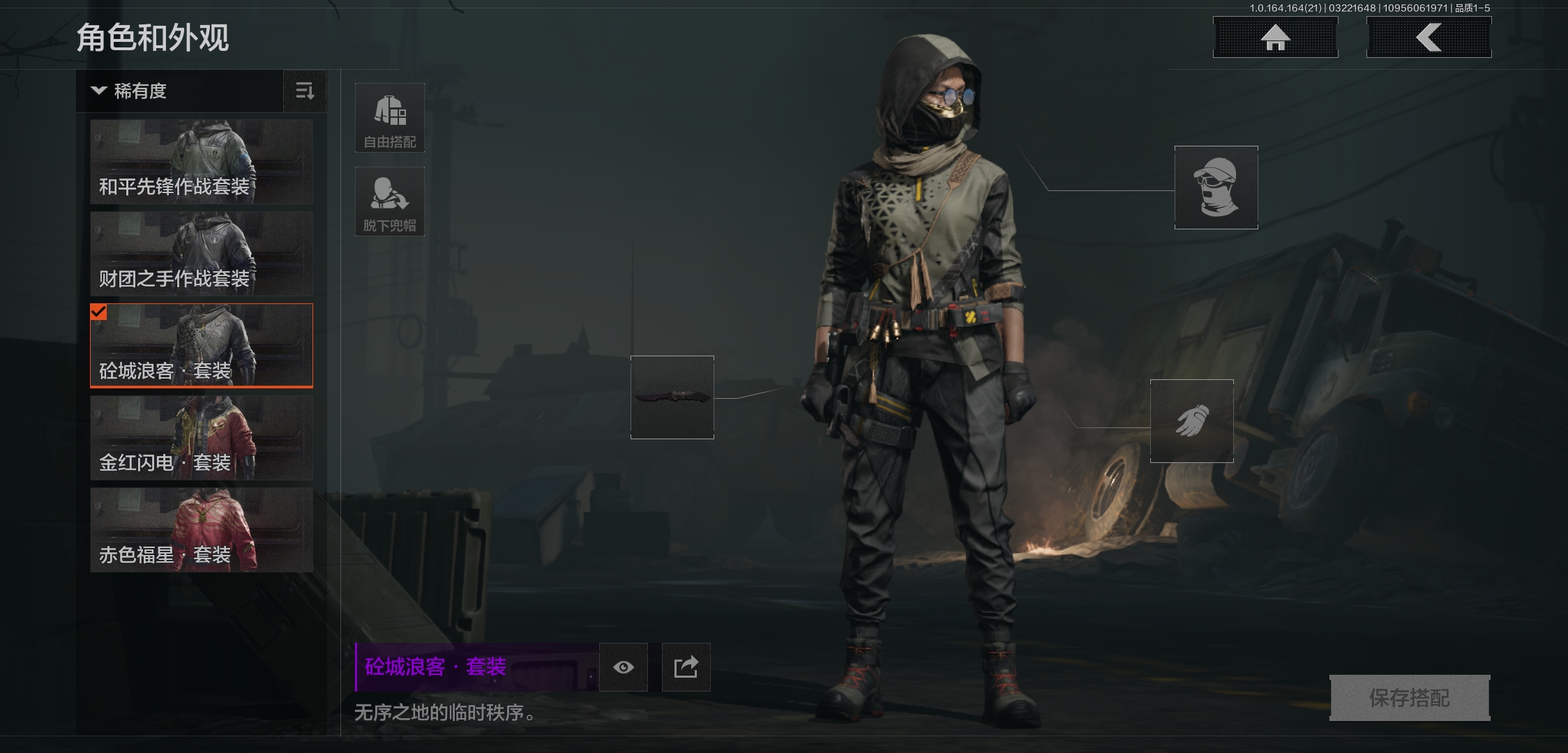Click 脱下兜帽 to remove hood

pyautogui.click(x=390, y=201)
